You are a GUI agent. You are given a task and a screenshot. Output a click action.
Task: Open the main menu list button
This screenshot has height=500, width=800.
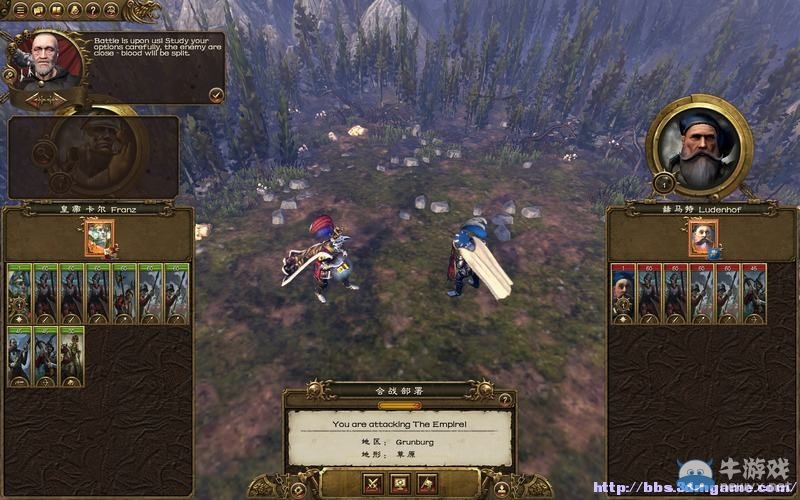coord(21,10)
